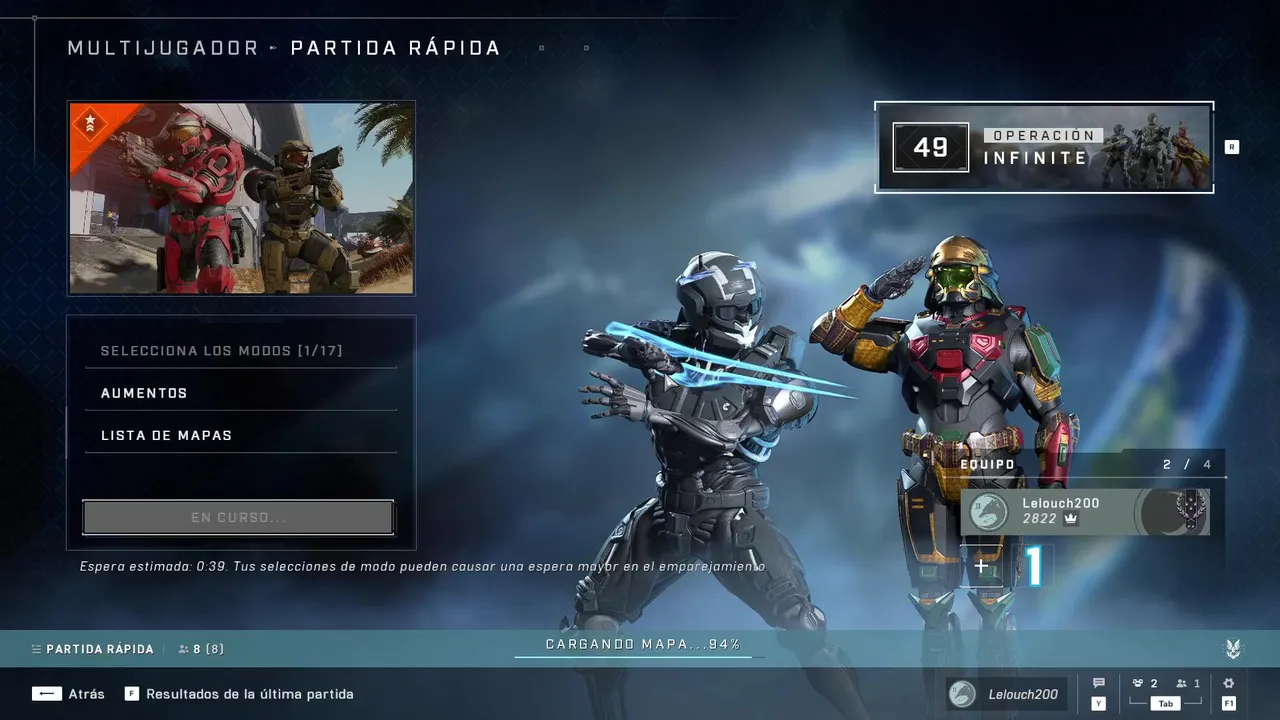Open the Operación Infinite battle pass banner
The image size is (1280, 720).
[1044, 147]
